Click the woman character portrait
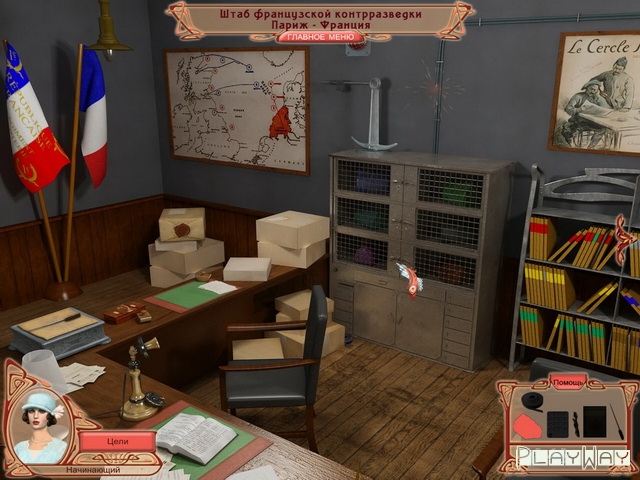Screen dimensions: 640x480 click(x=41, y=426)
